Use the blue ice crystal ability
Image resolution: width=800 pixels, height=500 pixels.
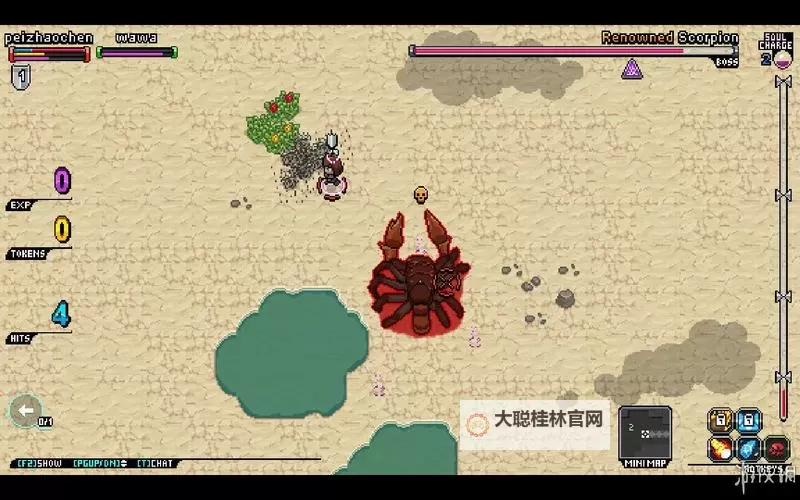pos(748,449)
